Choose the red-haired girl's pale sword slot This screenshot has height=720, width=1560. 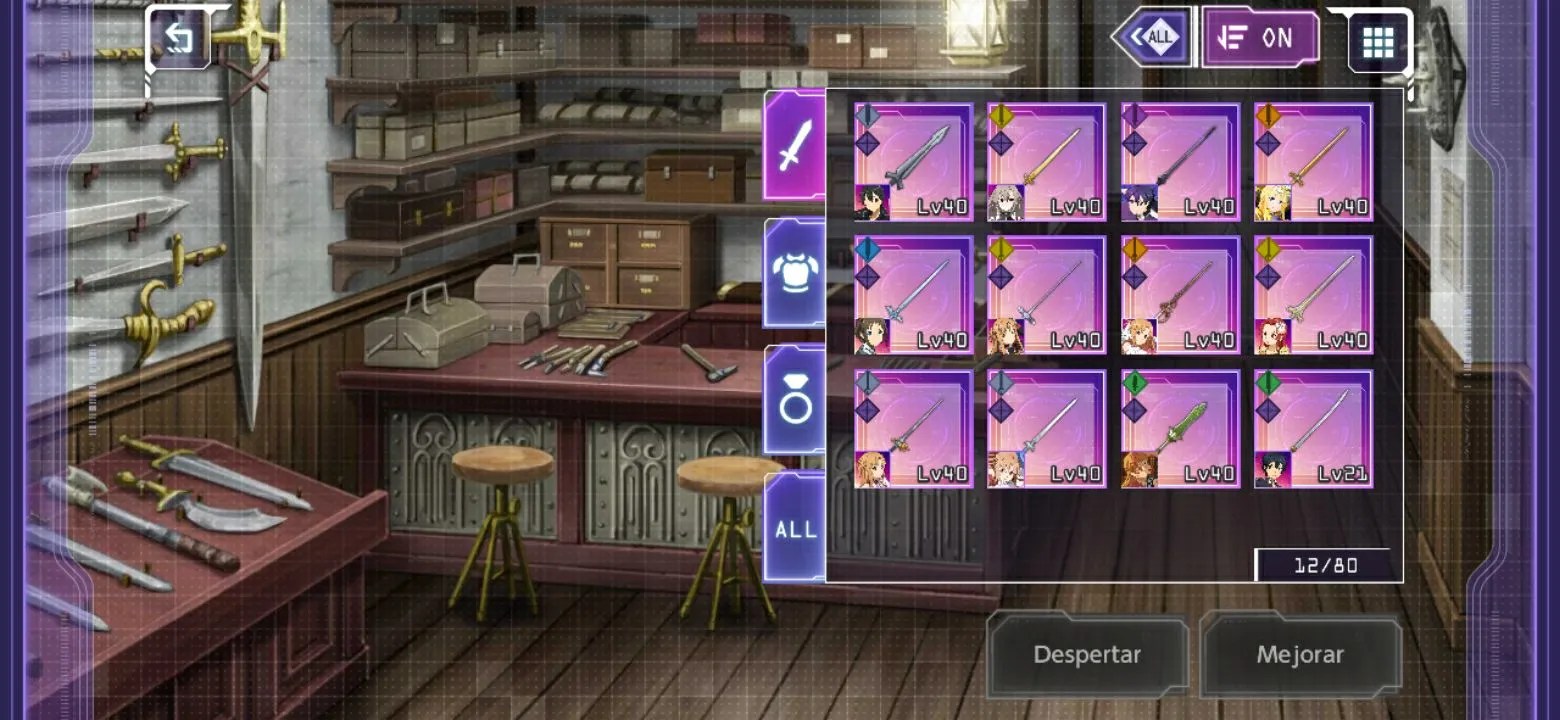[x=1313, y=295]
